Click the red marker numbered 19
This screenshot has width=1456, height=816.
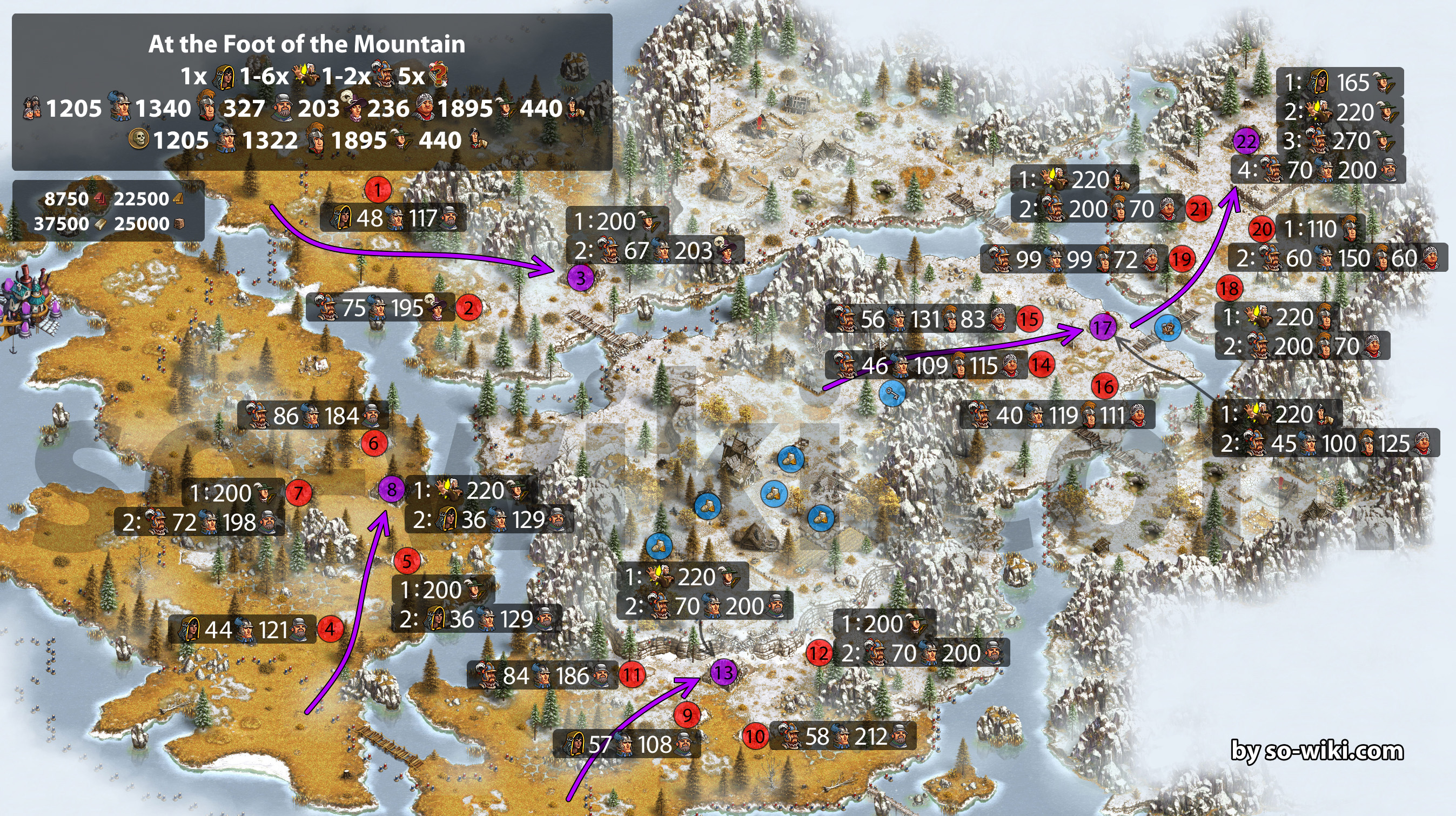pos(1182,259)
